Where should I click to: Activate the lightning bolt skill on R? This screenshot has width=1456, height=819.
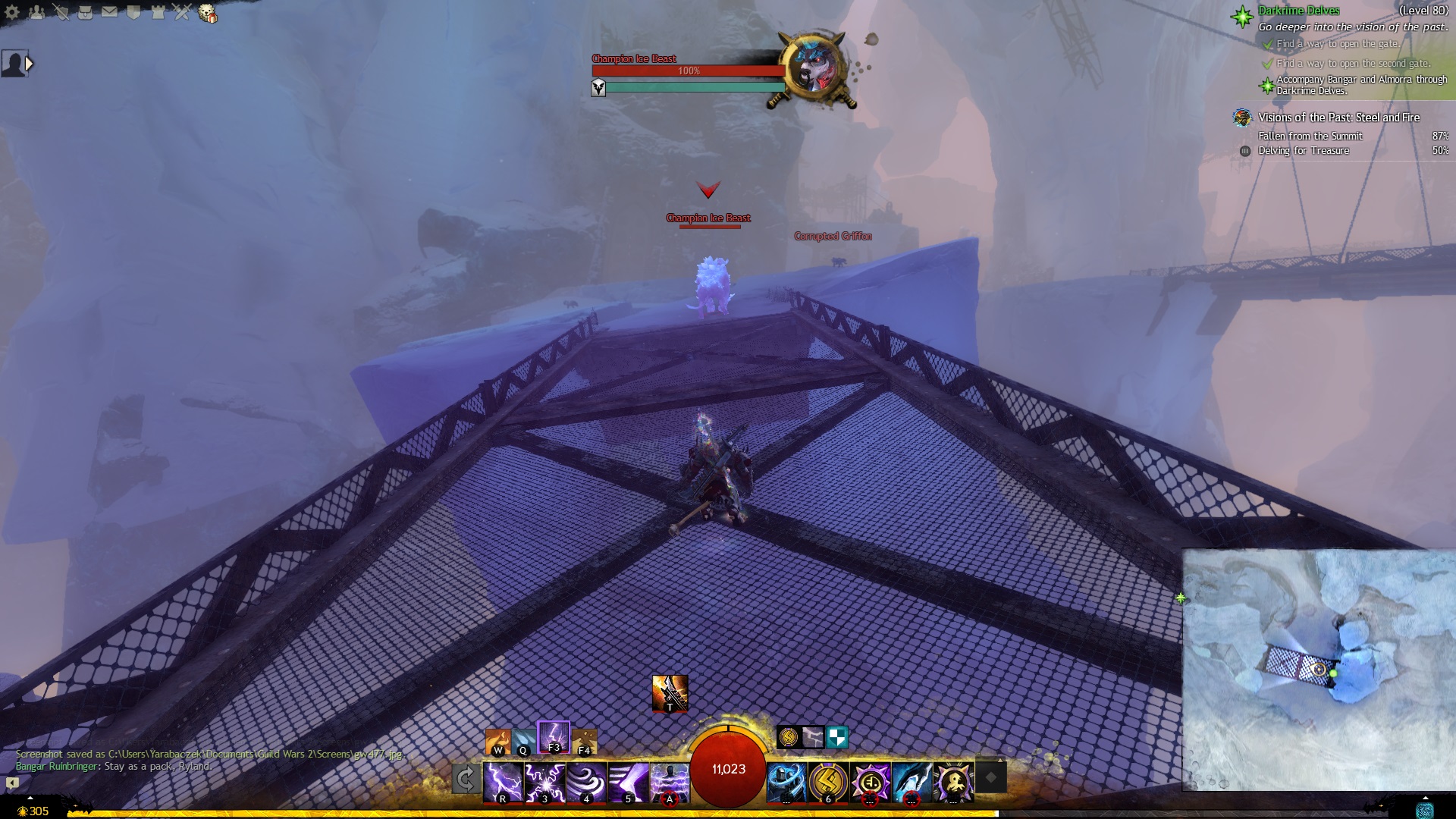[x=503, y=782]
